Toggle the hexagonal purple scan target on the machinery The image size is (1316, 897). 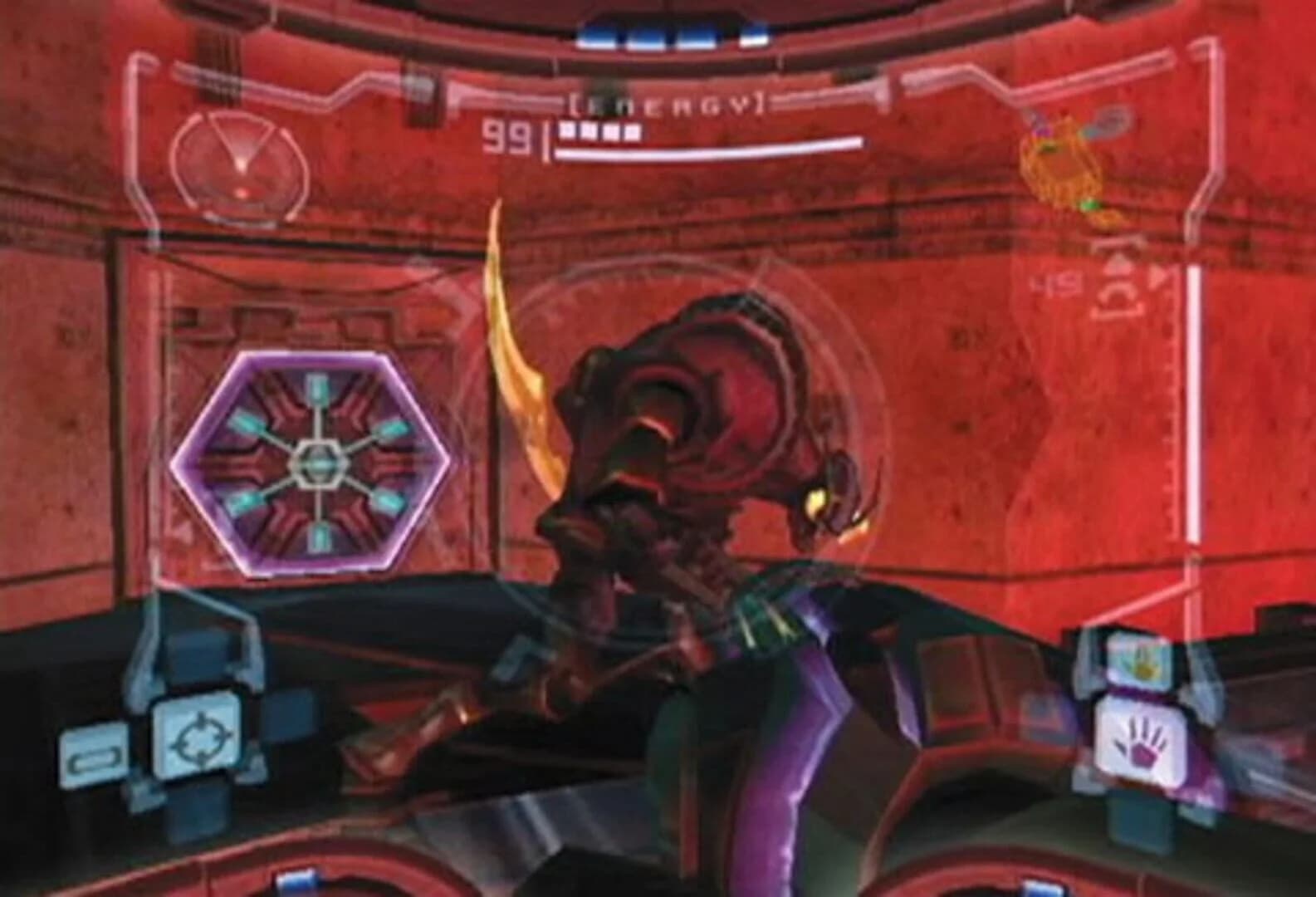click(320, 461)
